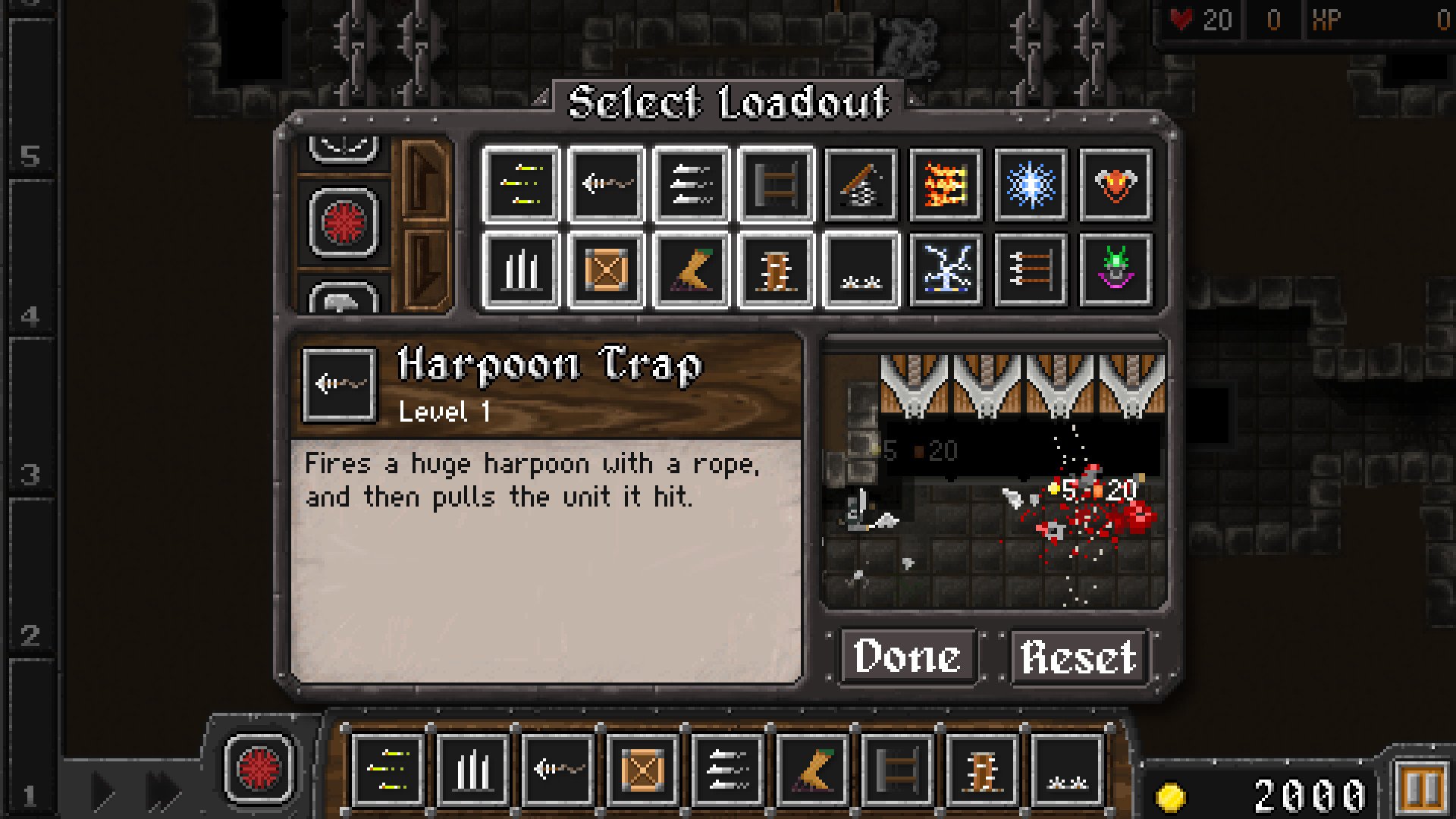Select the Fire Trap in the loadout grid
Screen dimensions: 1456x819
tap(945, 185)
